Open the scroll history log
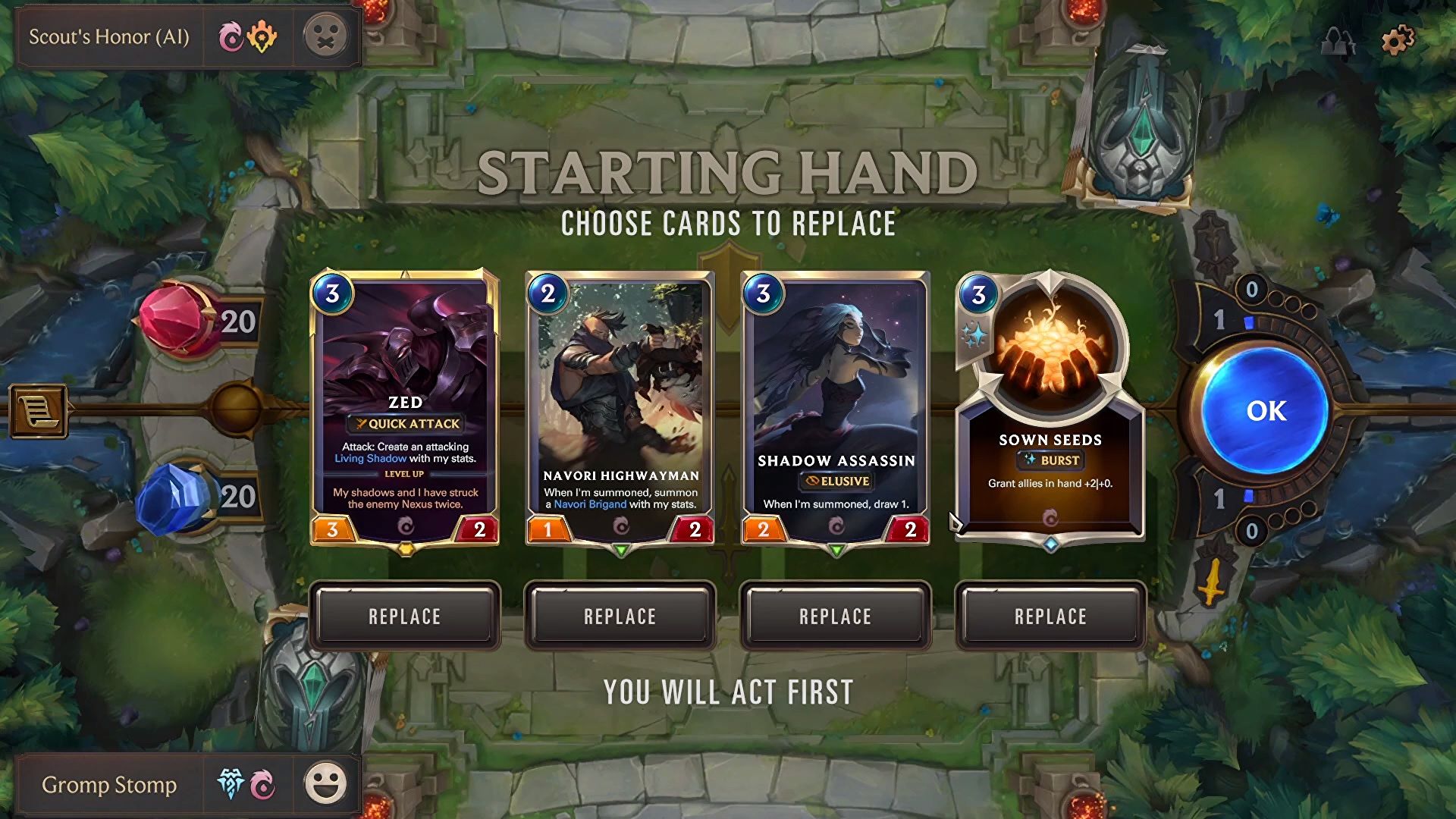Image resolution: width=1456 pixels, height=819 pixels. click(x=38, y=411)
